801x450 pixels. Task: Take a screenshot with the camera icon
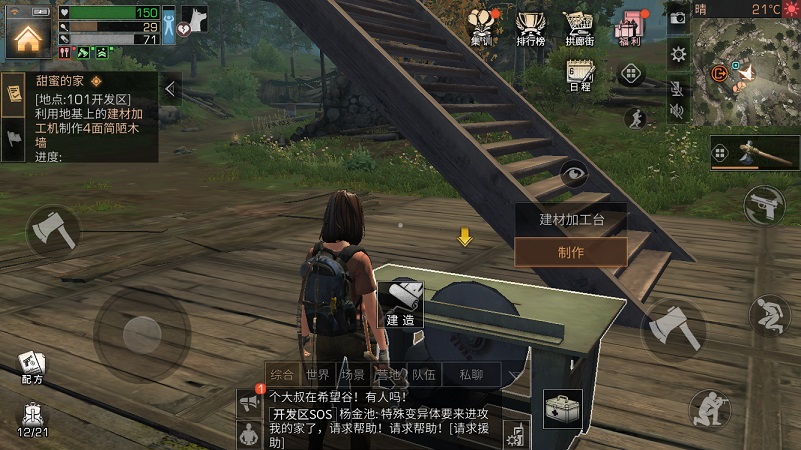tap(678, 18)
